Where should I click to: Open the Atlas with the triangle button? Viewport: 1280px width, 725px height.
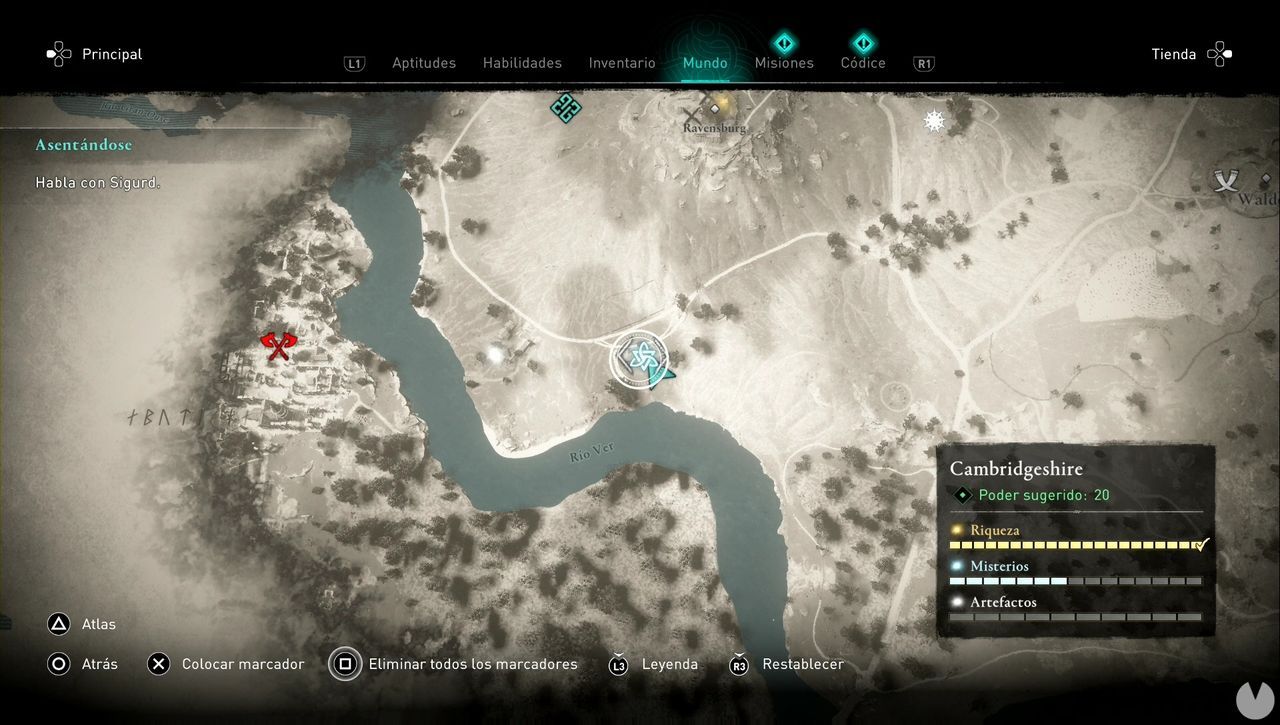coord(58,624)
